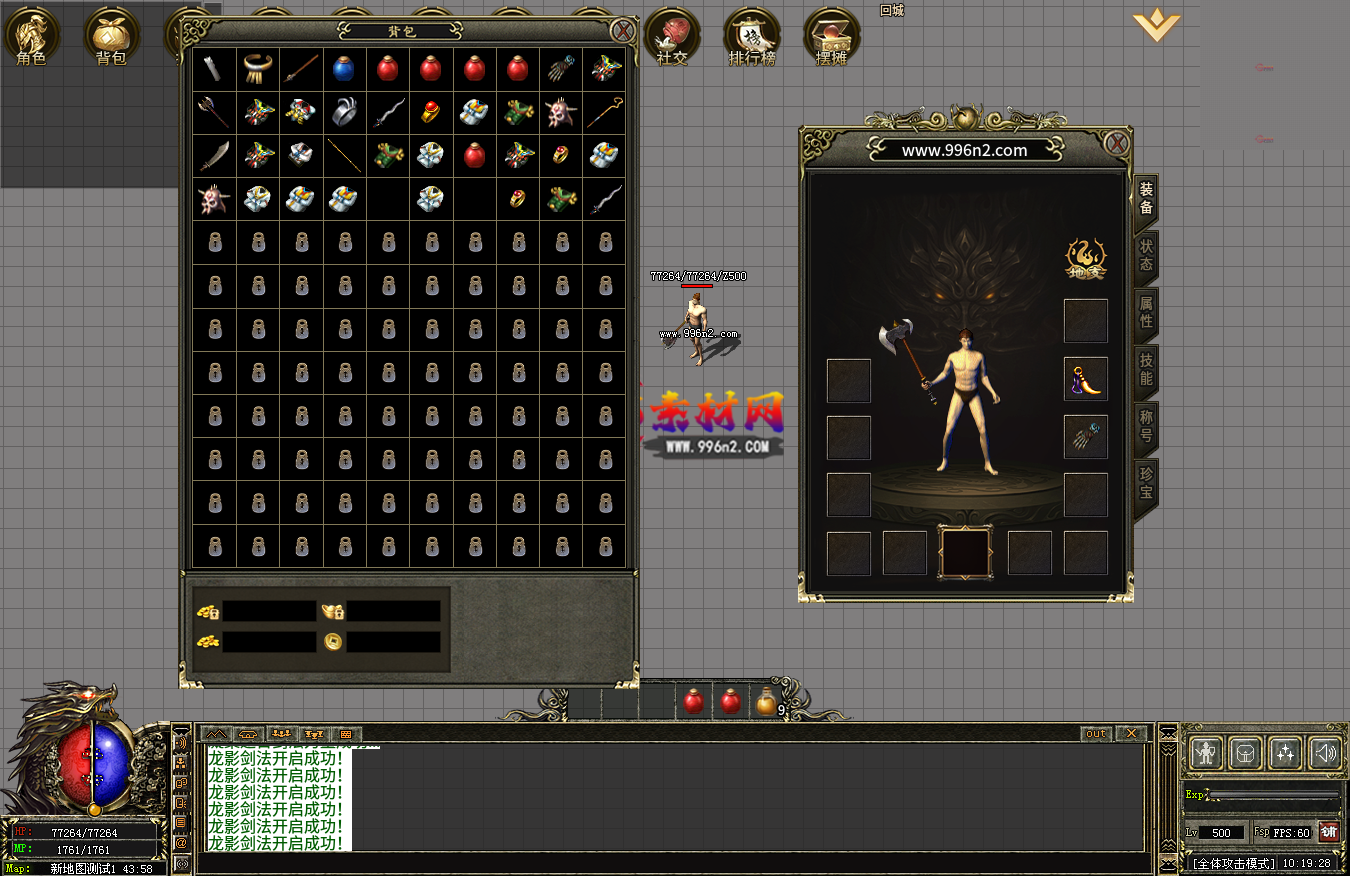Open the 角色 character menu

click(32, 37)
